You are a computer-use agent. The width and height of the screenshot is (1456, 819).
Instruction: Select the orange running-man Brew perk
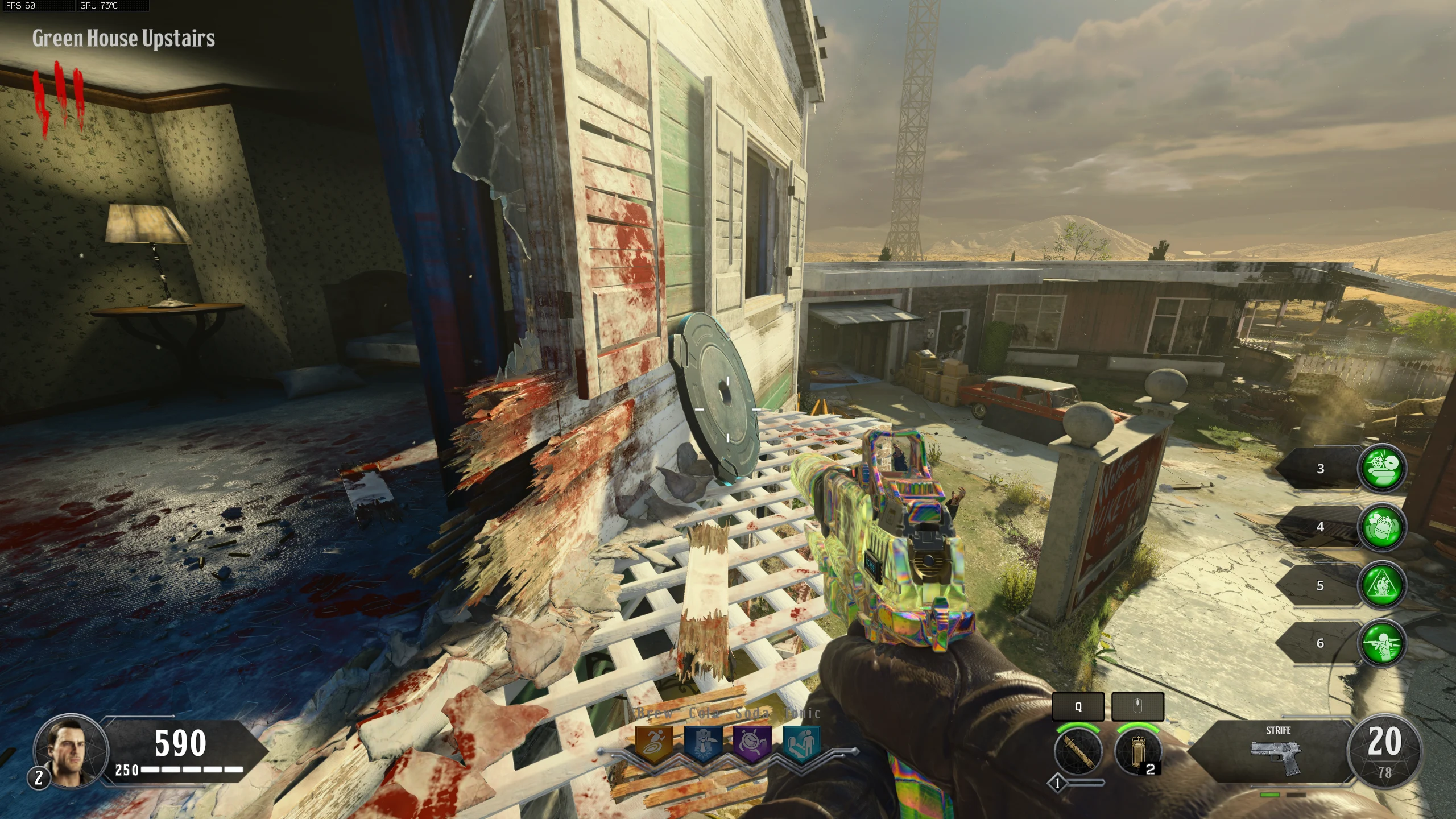click(654, 743)
